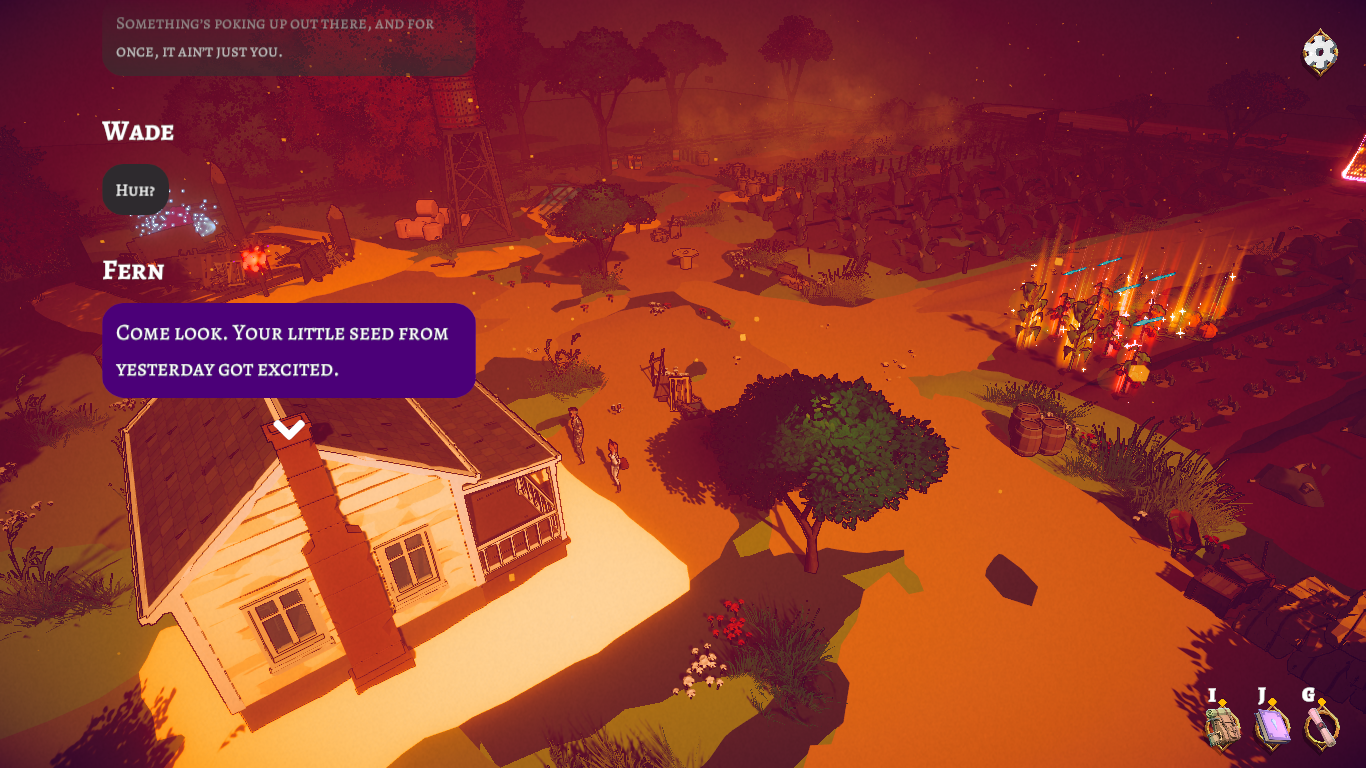The height and width of the screenshot is (768, 1366).
Task: Advance dialogue with the white chevron arrow
Action: (x=289, y=427)
